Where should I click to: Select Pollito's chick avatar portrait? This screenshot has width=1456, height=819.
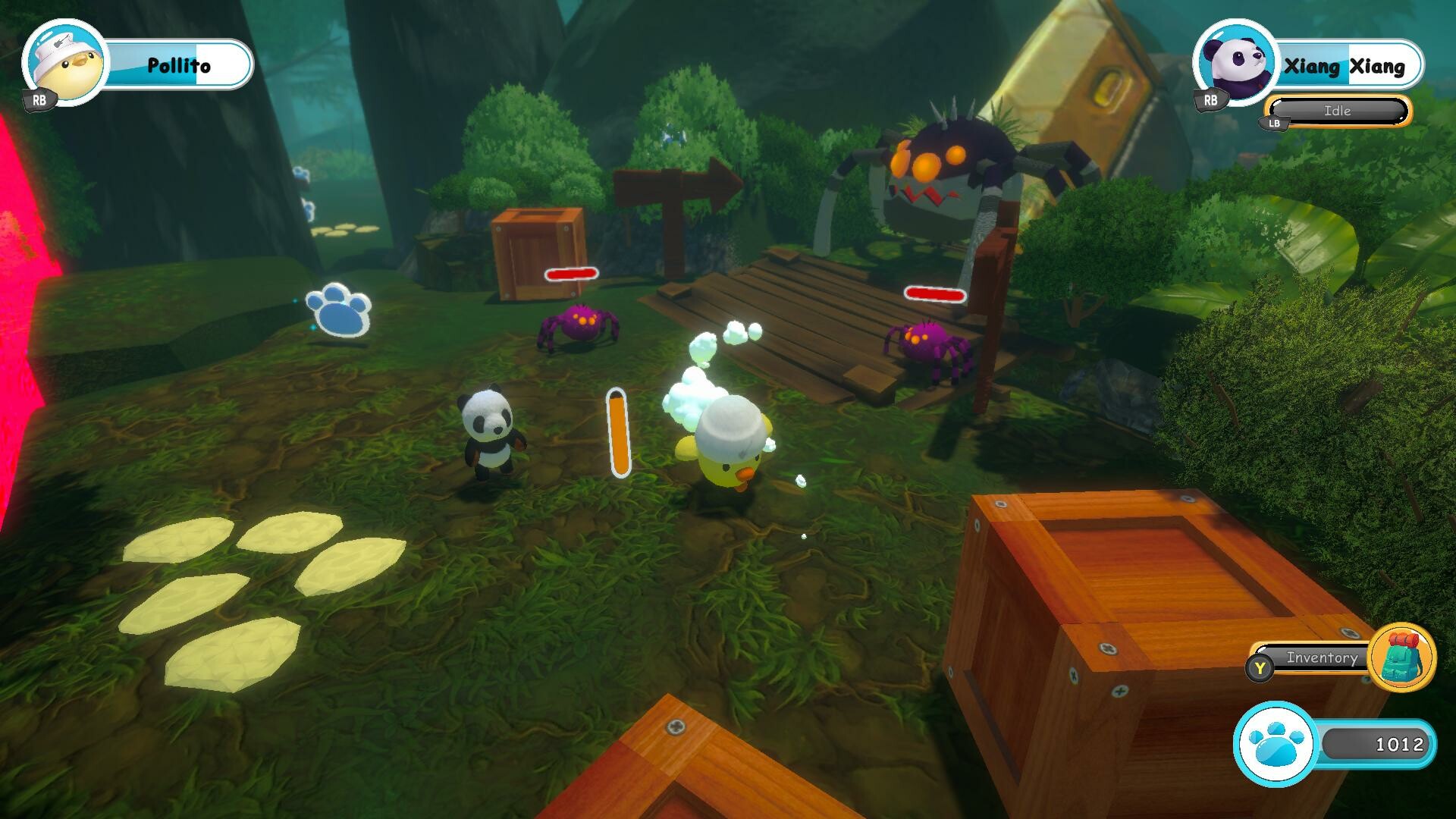(64, 64)
